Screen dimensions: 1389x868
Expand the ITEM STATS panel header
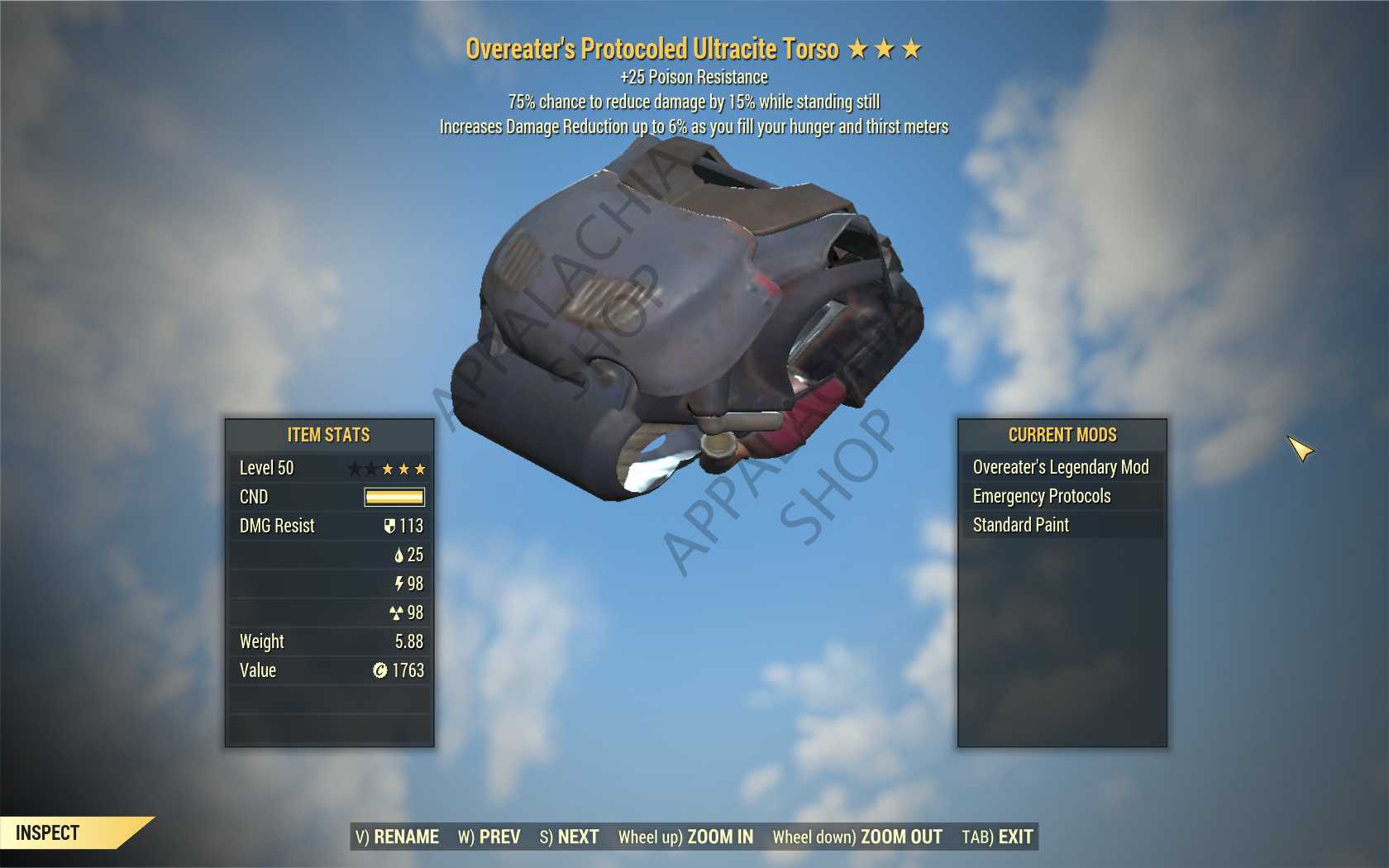(x=328, y=435)
